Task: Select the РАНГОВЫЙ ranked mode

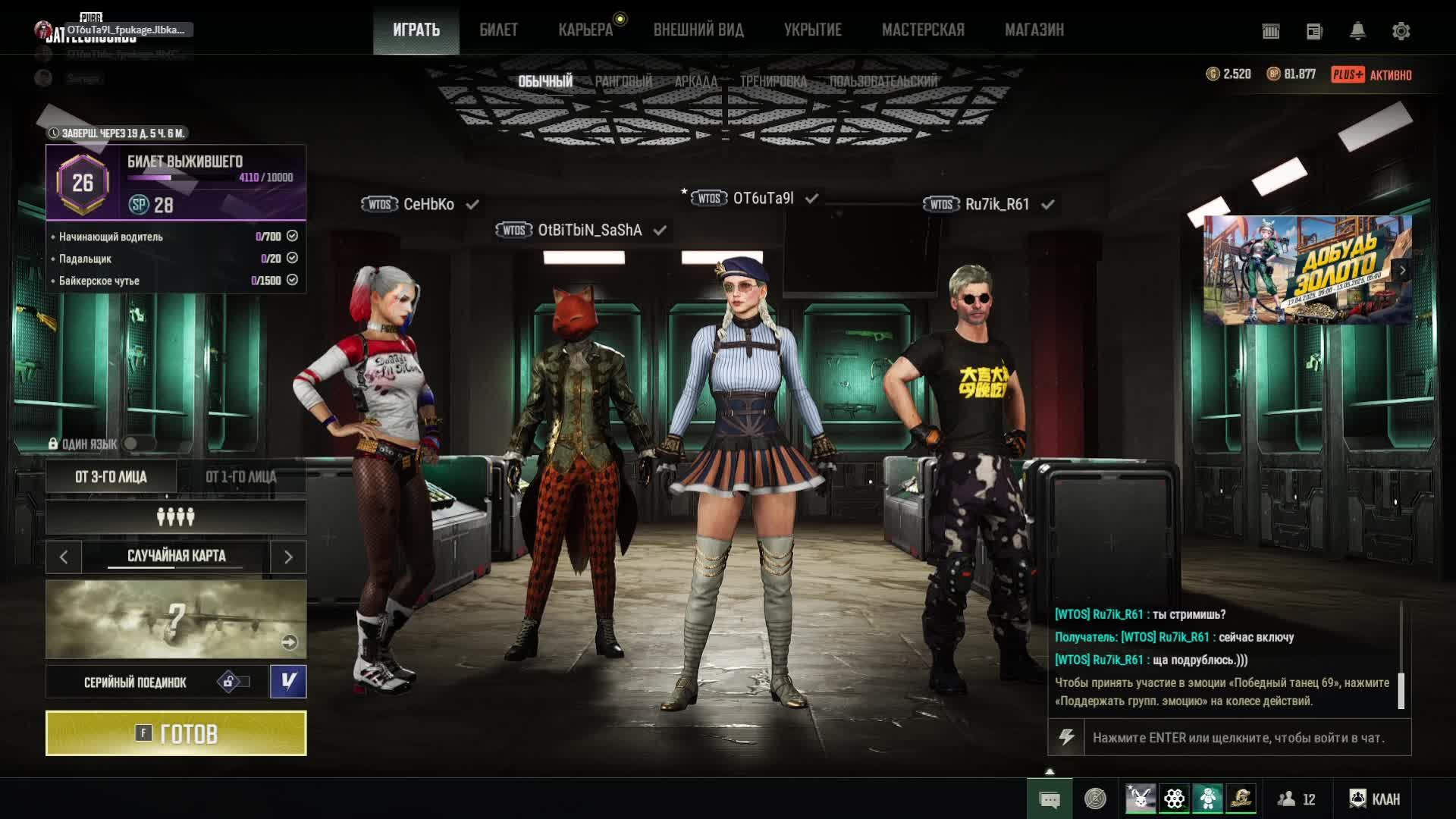Action: 623,81
